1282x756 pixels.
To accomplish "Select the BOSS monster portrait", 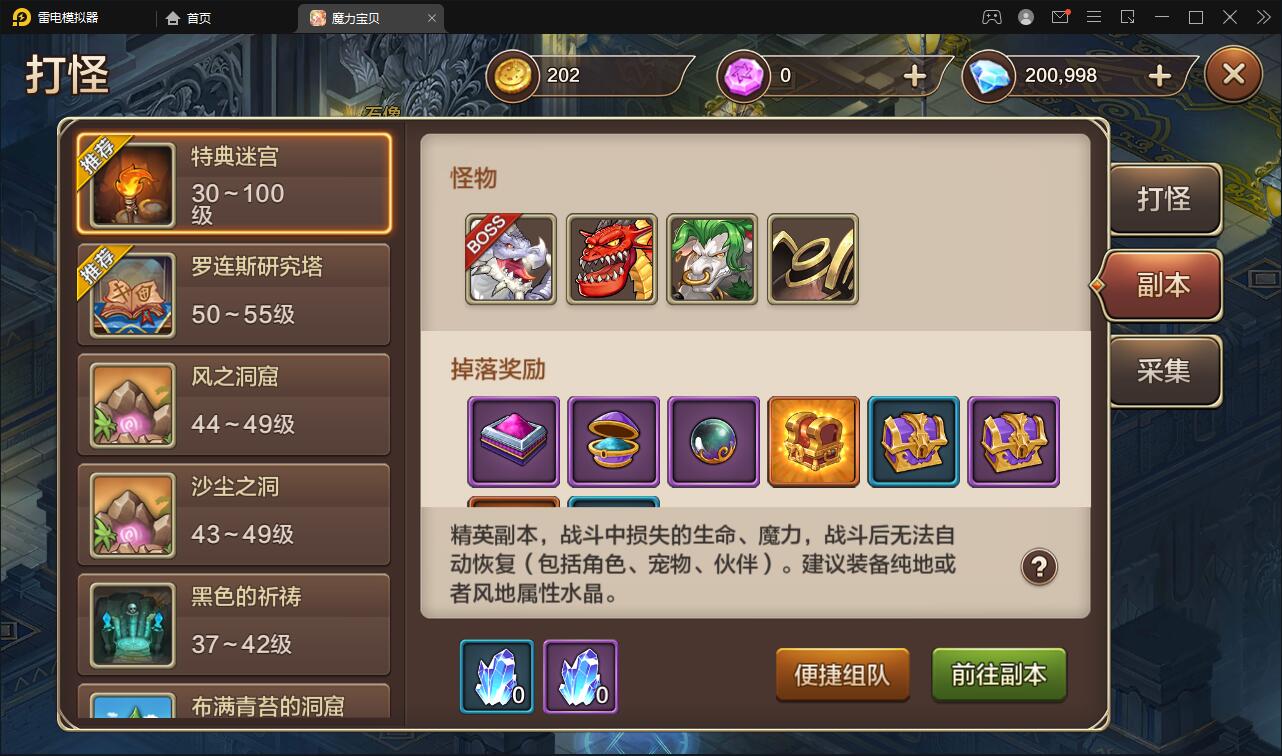I will click(511, 260).
